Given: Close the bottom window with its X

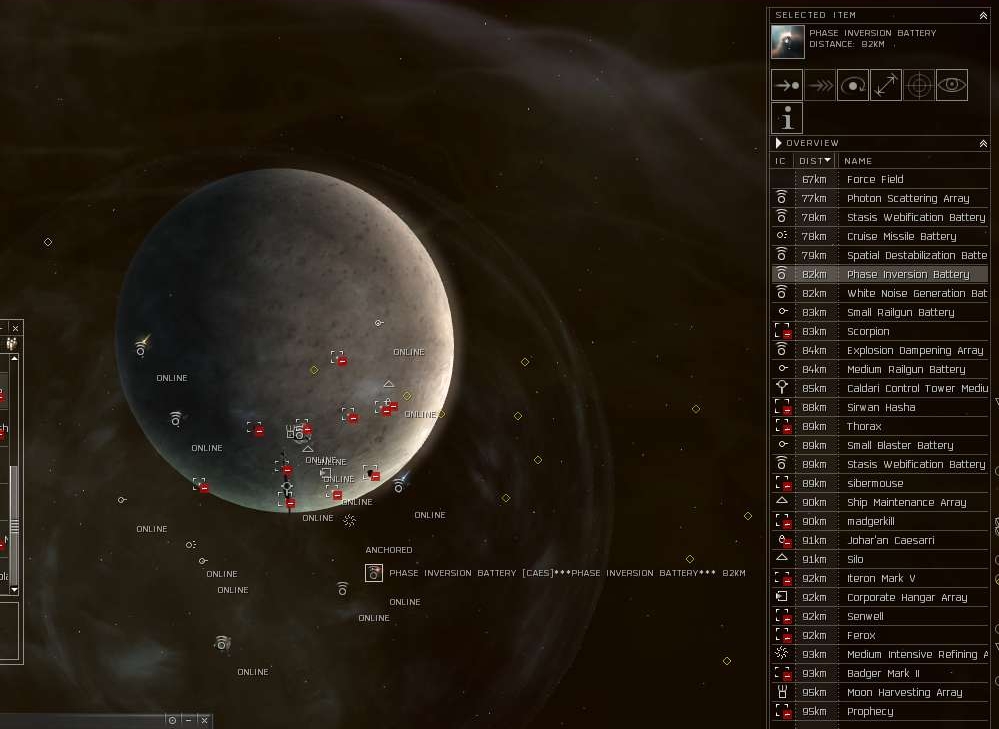Looking at the screenshot, I should click(204, 720).
